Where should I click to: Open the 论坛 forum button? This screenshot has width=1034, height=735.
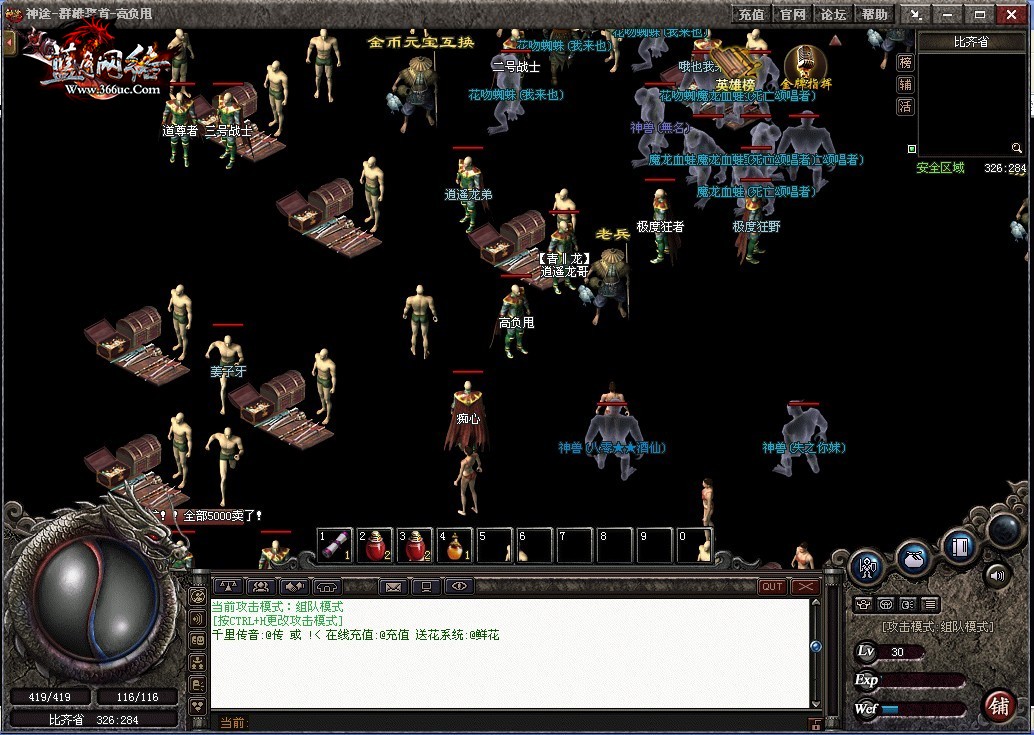pyautogui.click(x=833, y=15)
